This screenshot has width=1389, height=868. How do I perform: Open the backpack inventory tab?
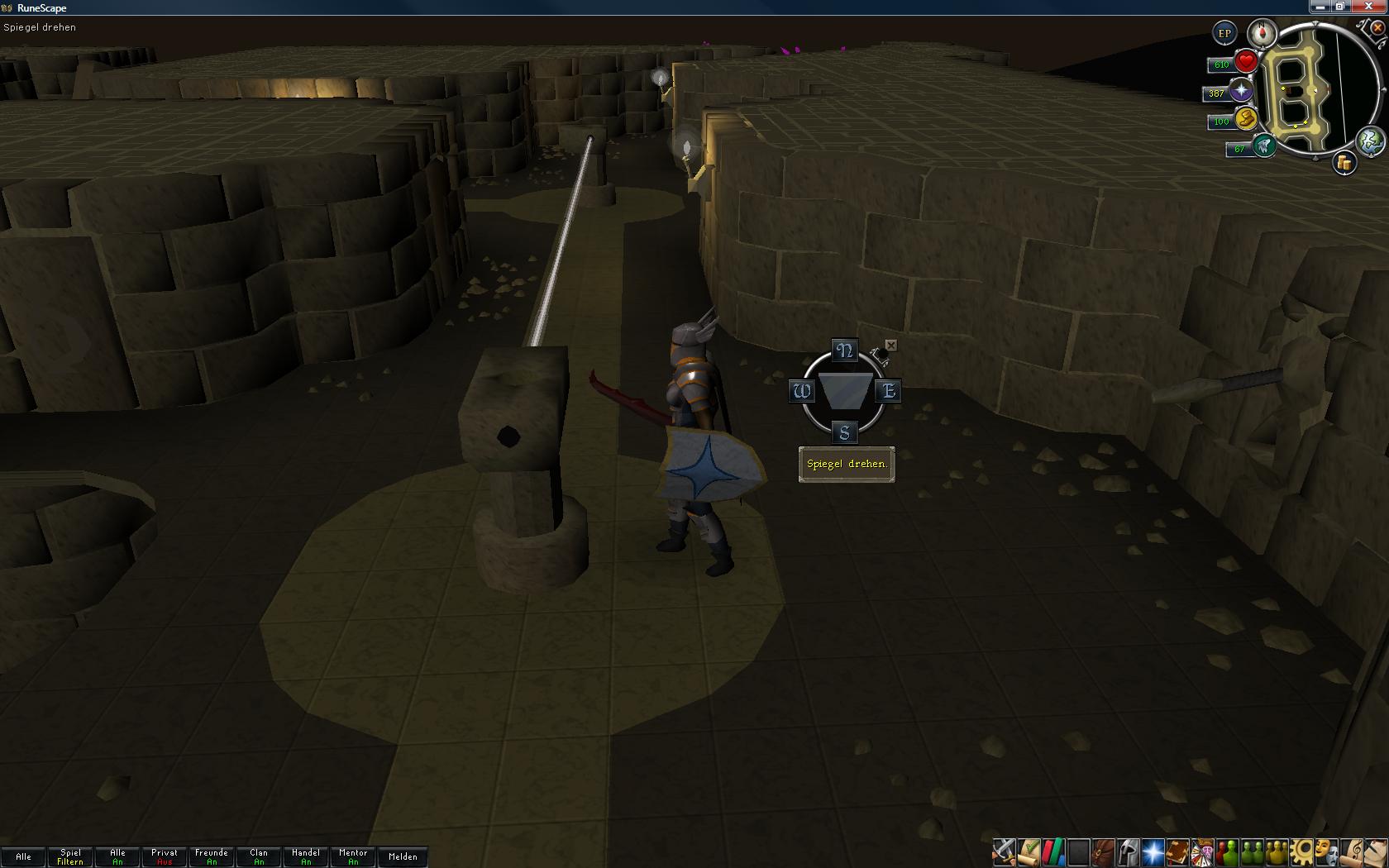tap(1103, 851)
